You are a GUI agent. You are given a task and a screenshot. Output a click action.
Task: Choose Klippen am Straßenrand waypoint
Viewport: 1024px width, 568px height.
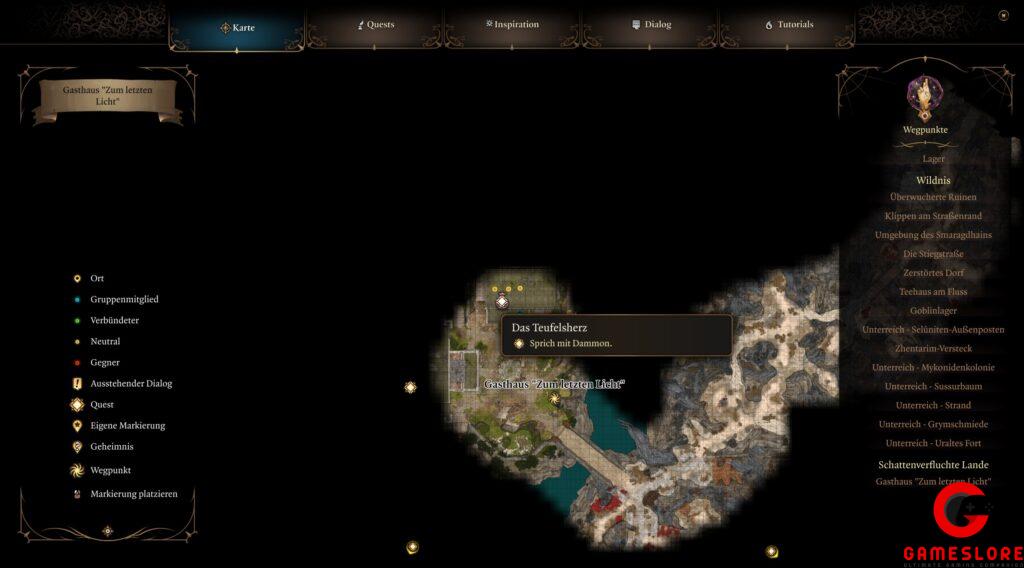tap(933, 216)
